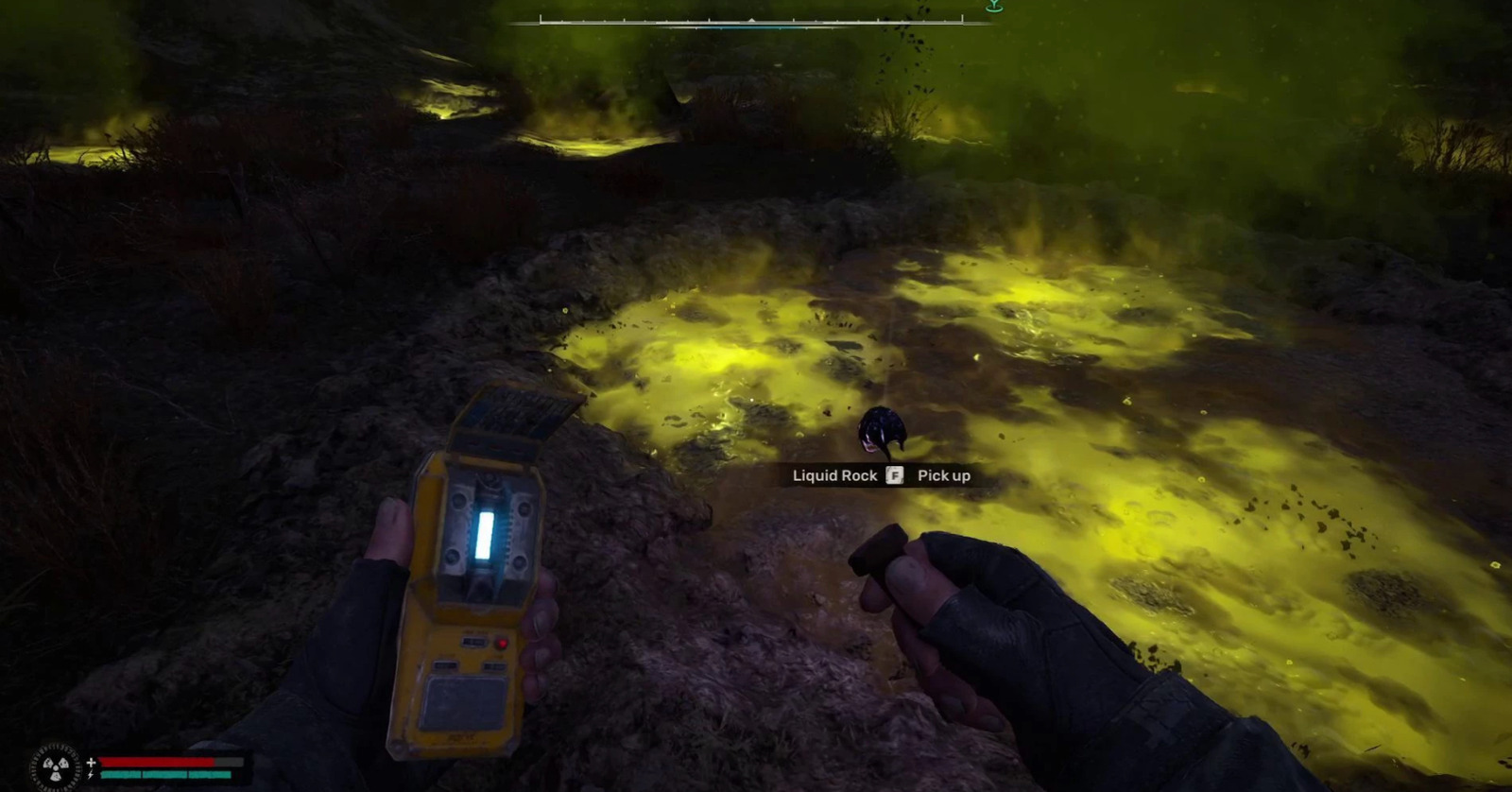Click the compass bar heading strip
Image resolution: width=1512 pixels, height=792 pixels.
tap(751, 19)
